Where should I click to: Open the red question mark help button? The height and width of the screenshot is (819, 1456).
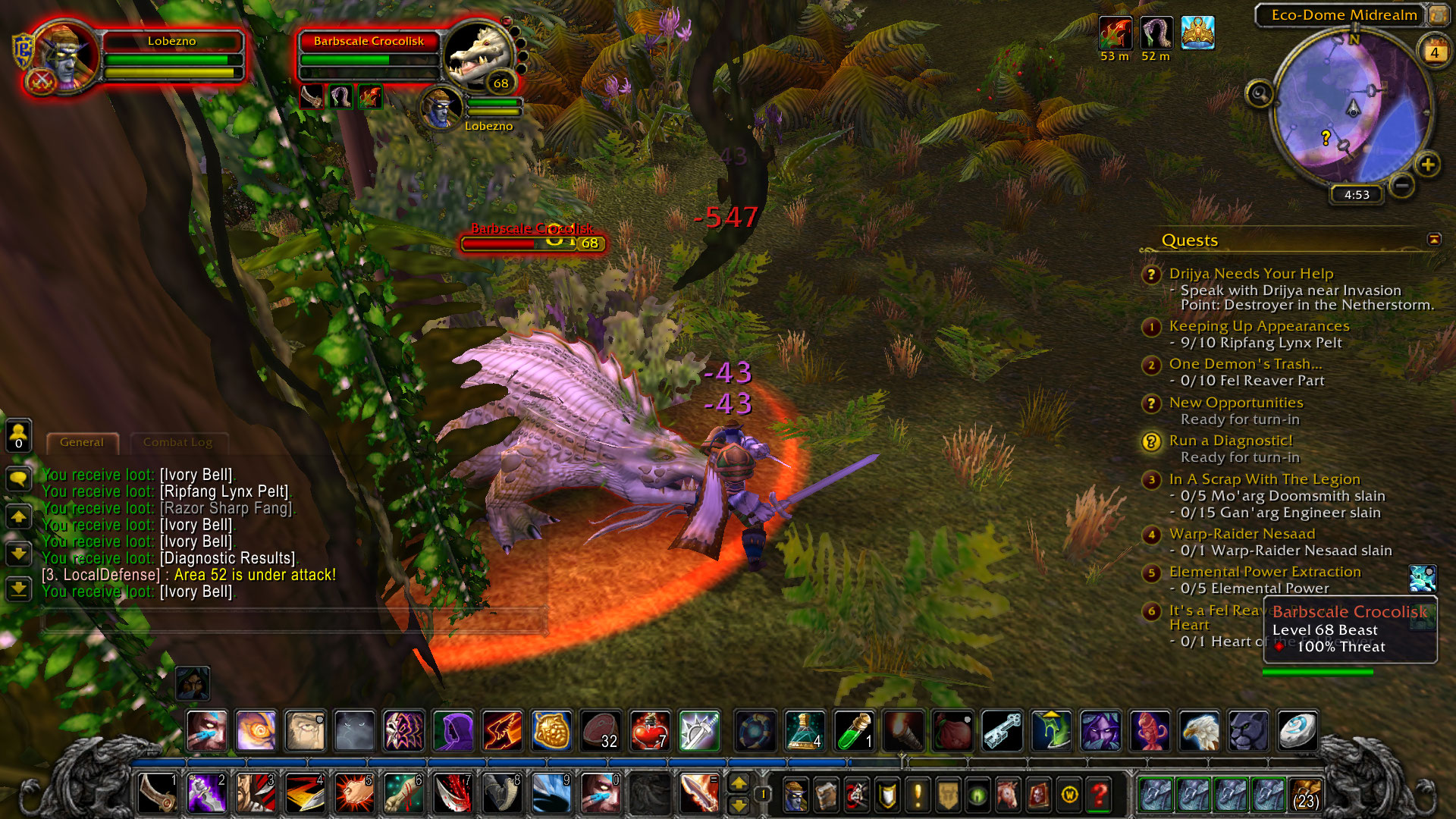[1099, 795]
